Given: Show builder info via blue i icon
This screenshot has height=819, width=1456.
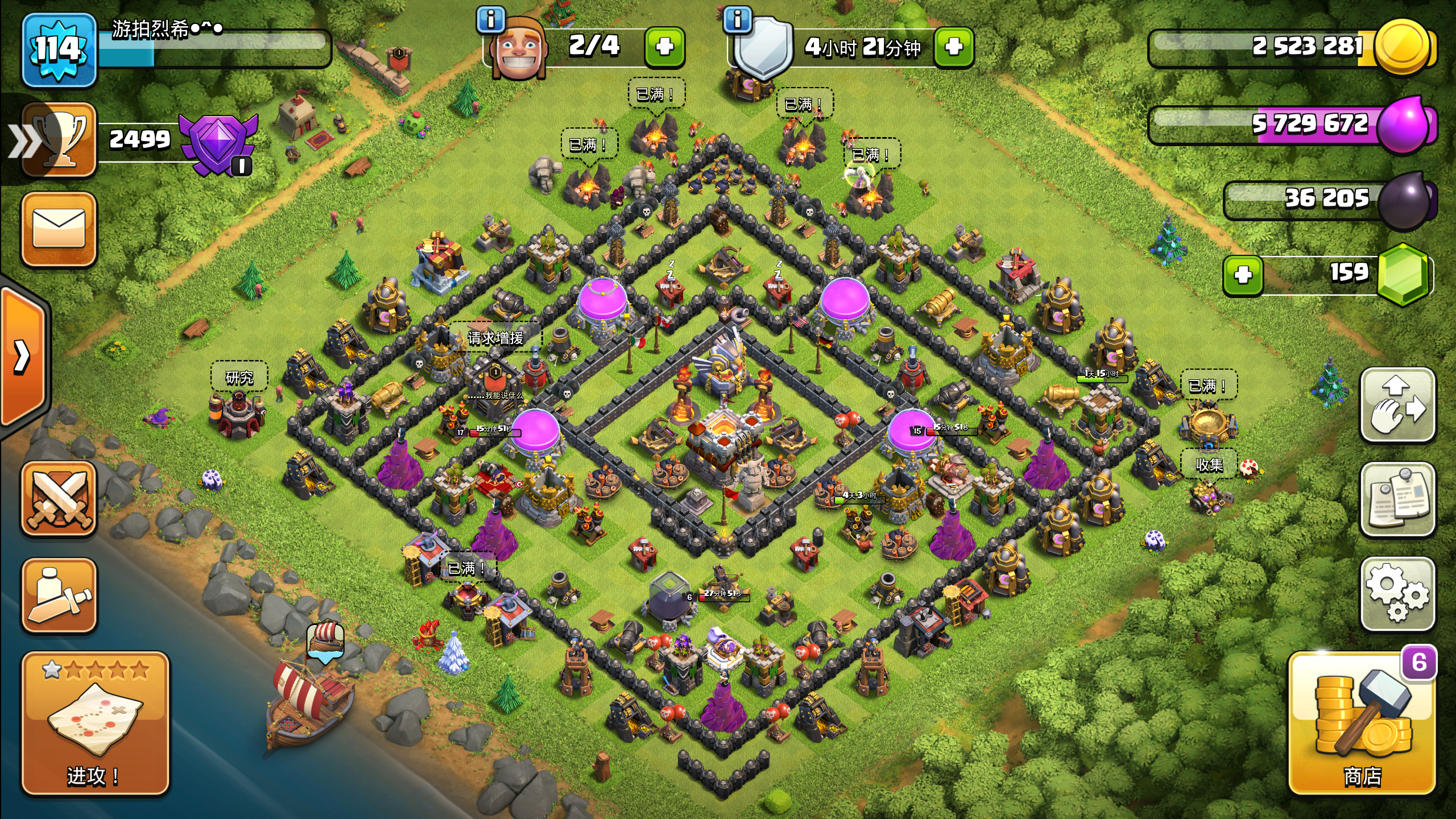Looking at the screenshot, I should click(491, 20).
